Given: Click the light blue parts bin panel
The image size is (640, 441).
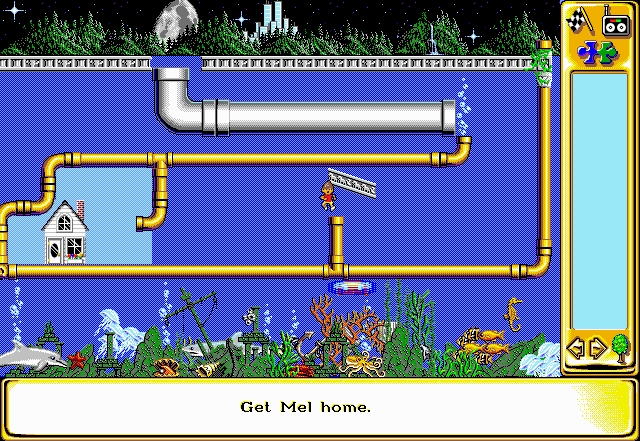Looking at the screenshot, I should [x=599, y=200].
